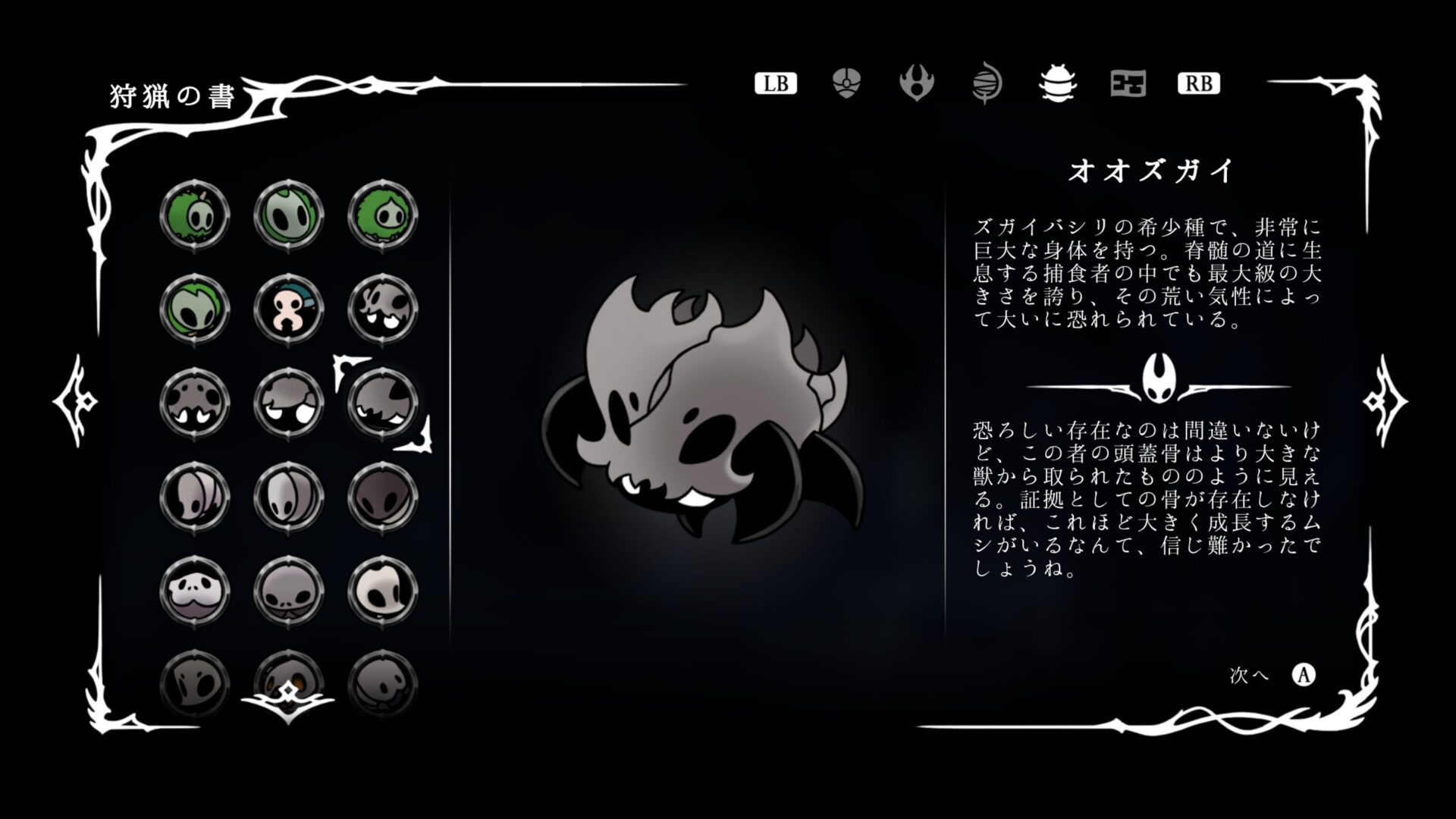Switch to the map flag tab
The height and width of the screenshot is (819, 1456).
click(1127, 84)
